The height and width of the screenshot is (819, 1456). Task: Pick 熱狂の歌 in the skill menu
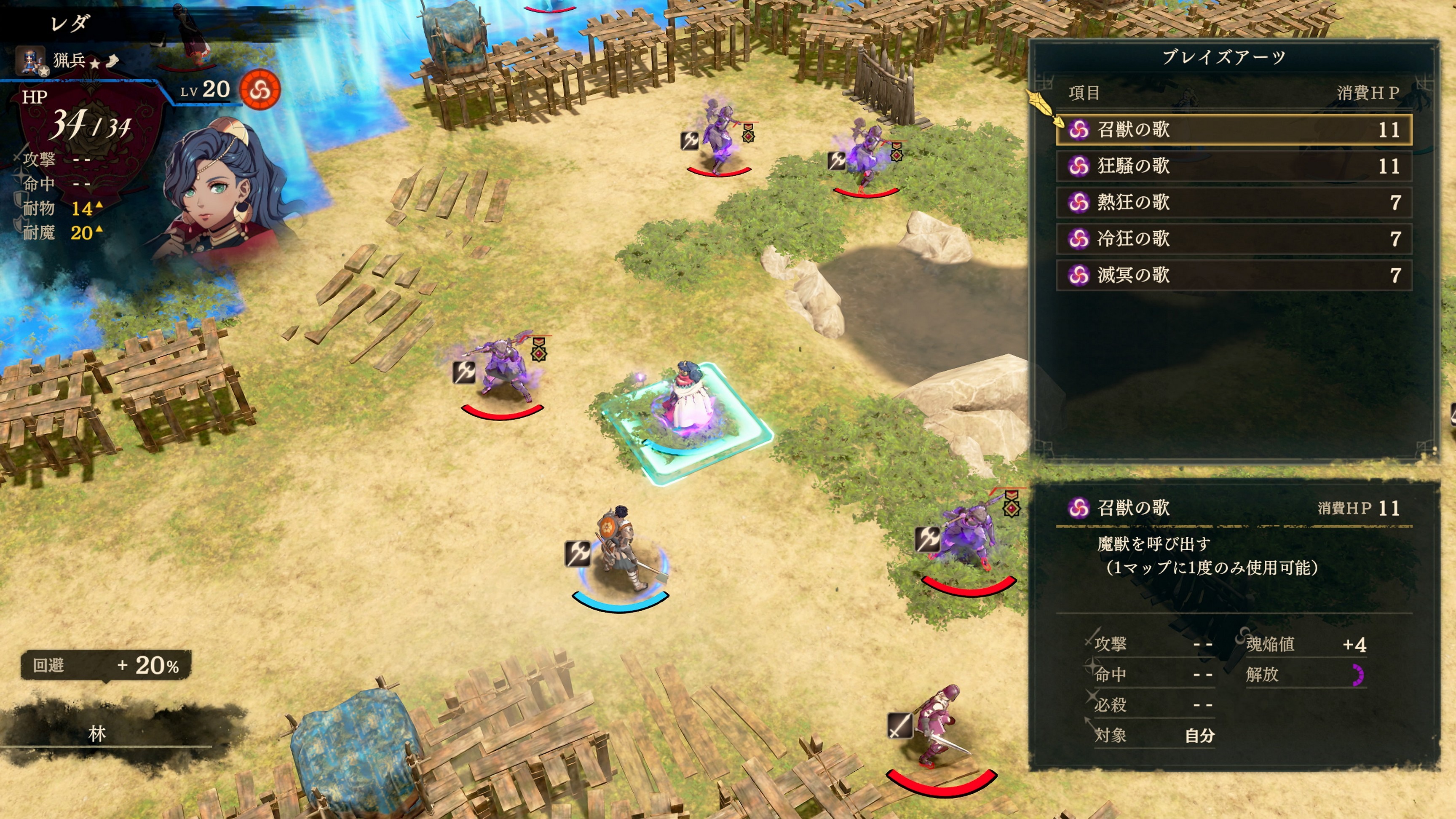point(1233,202)
